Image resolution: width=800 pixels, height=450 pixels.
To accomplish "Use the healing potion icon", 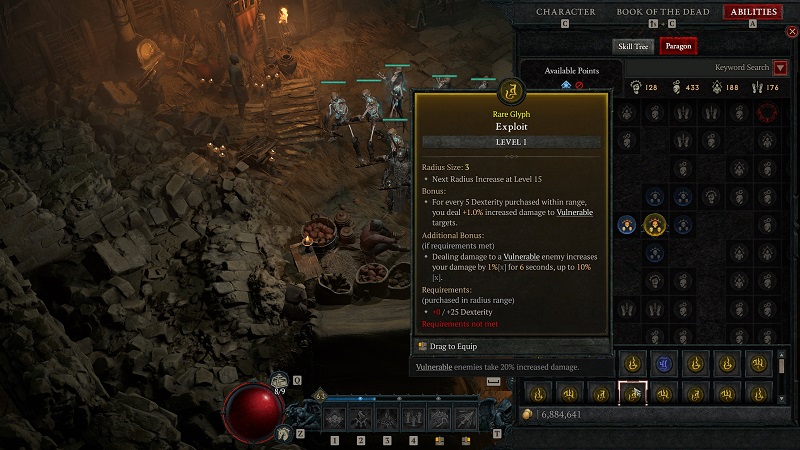I will pyautogui.click(x=278, y=381).
